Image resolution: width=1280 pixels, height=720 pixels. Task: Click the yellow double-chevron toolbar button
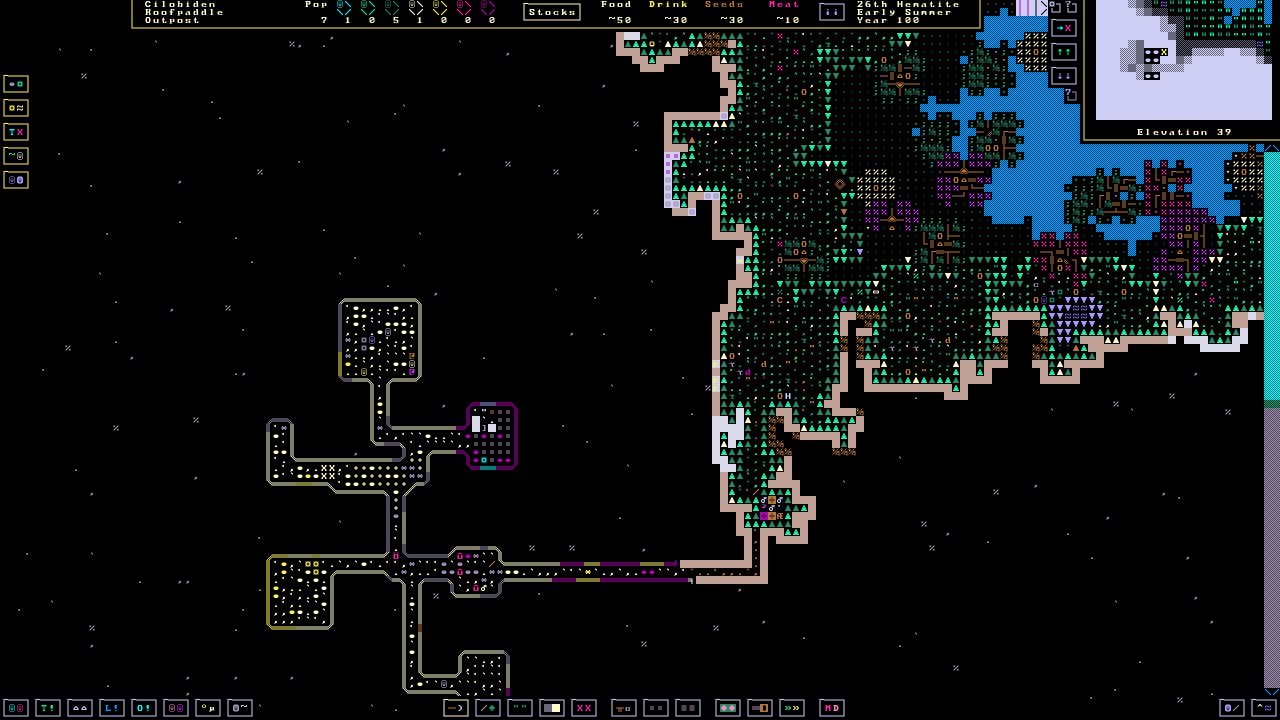(x=792, y=708)
